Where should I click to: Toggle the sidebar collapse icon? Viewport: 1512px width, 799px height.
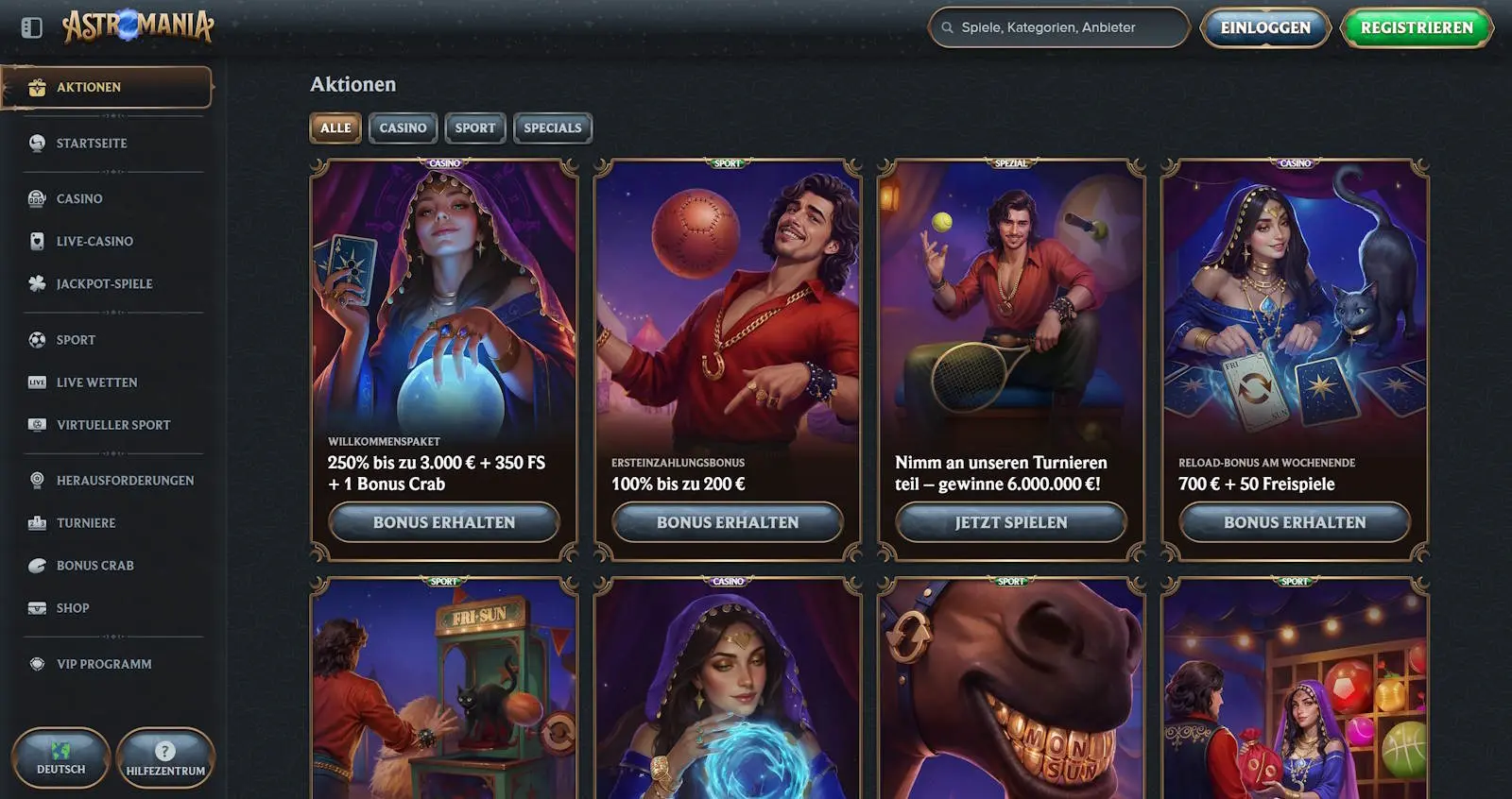click(x=31, y=27)
